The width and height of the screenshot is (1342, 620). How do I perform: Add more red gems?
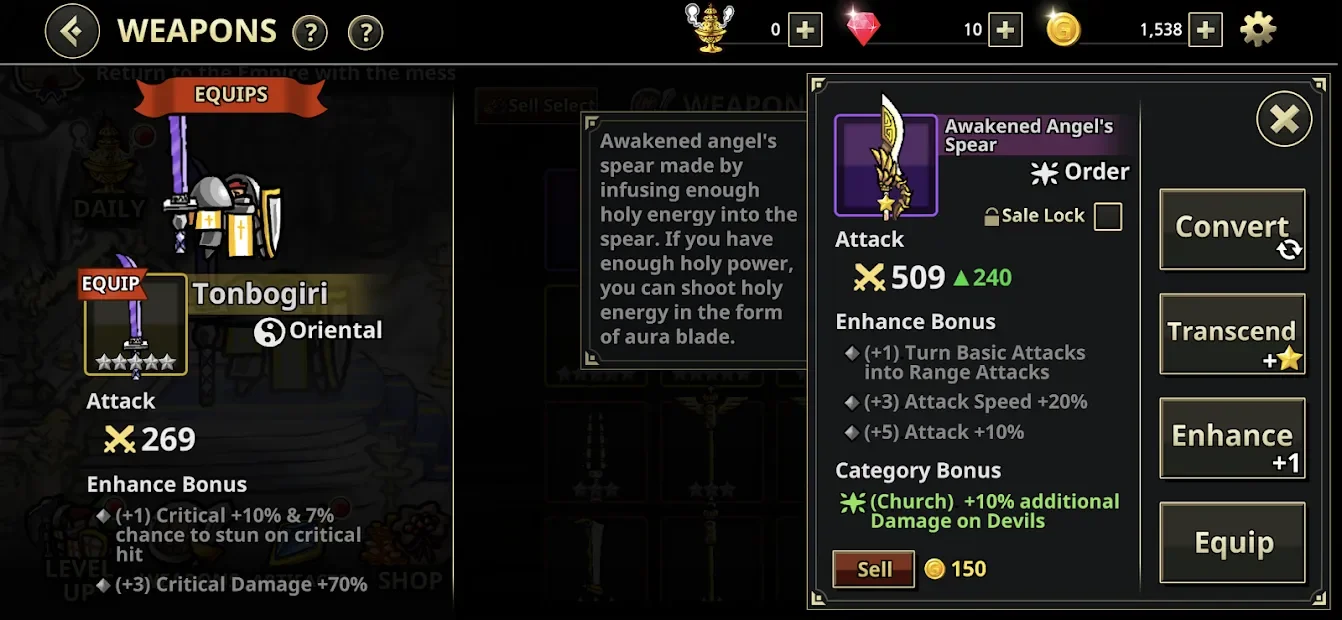[x=1005, y=30]
